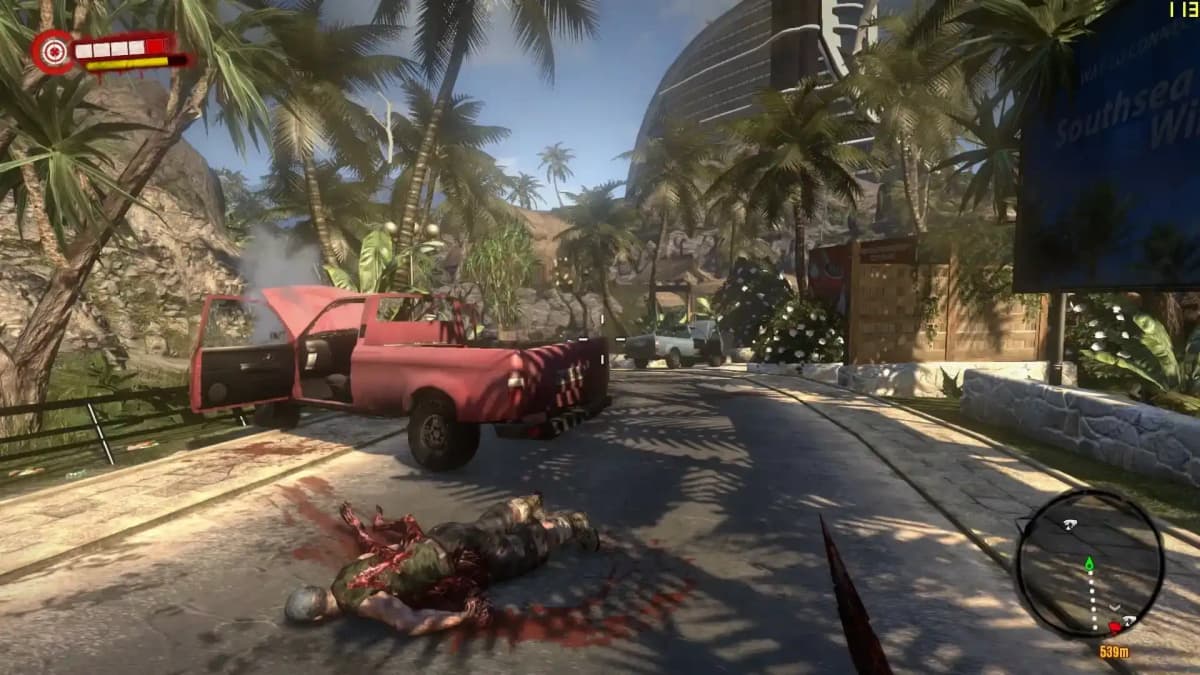Click the red objective marker on minimap

pyautogui.click(x=1114, y=628)
